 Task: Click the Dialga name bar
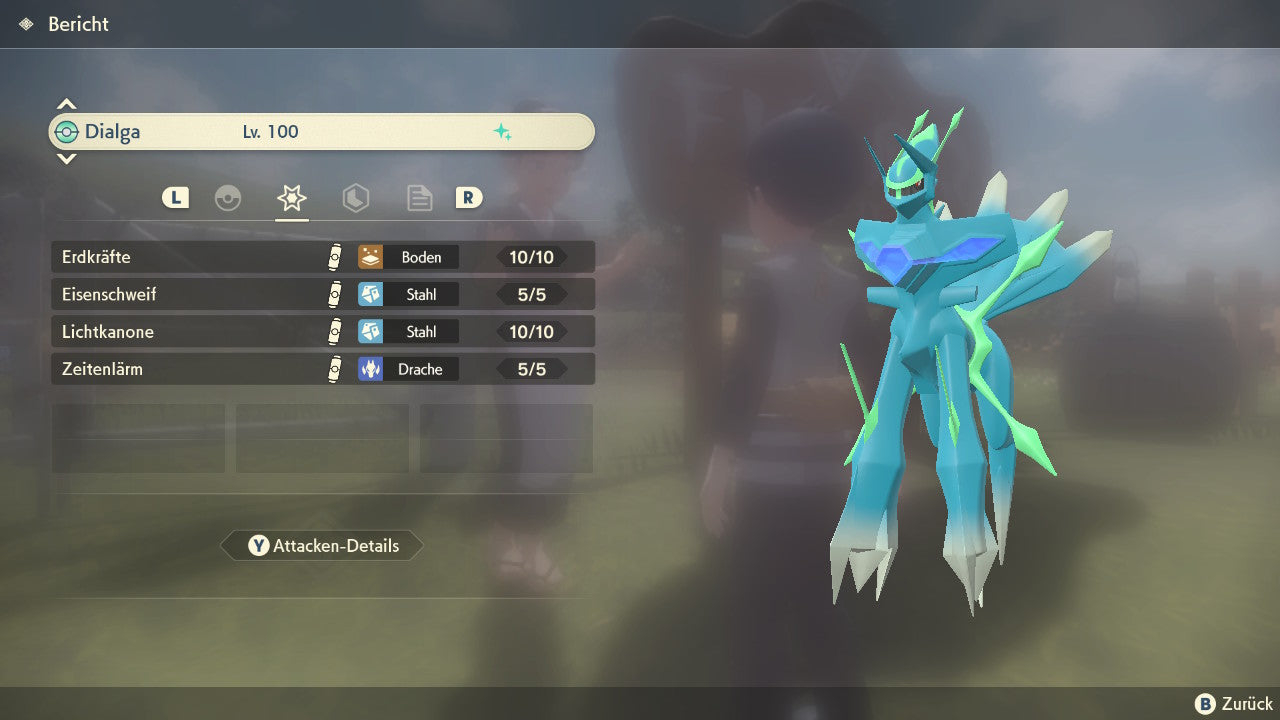coord(322,132)
